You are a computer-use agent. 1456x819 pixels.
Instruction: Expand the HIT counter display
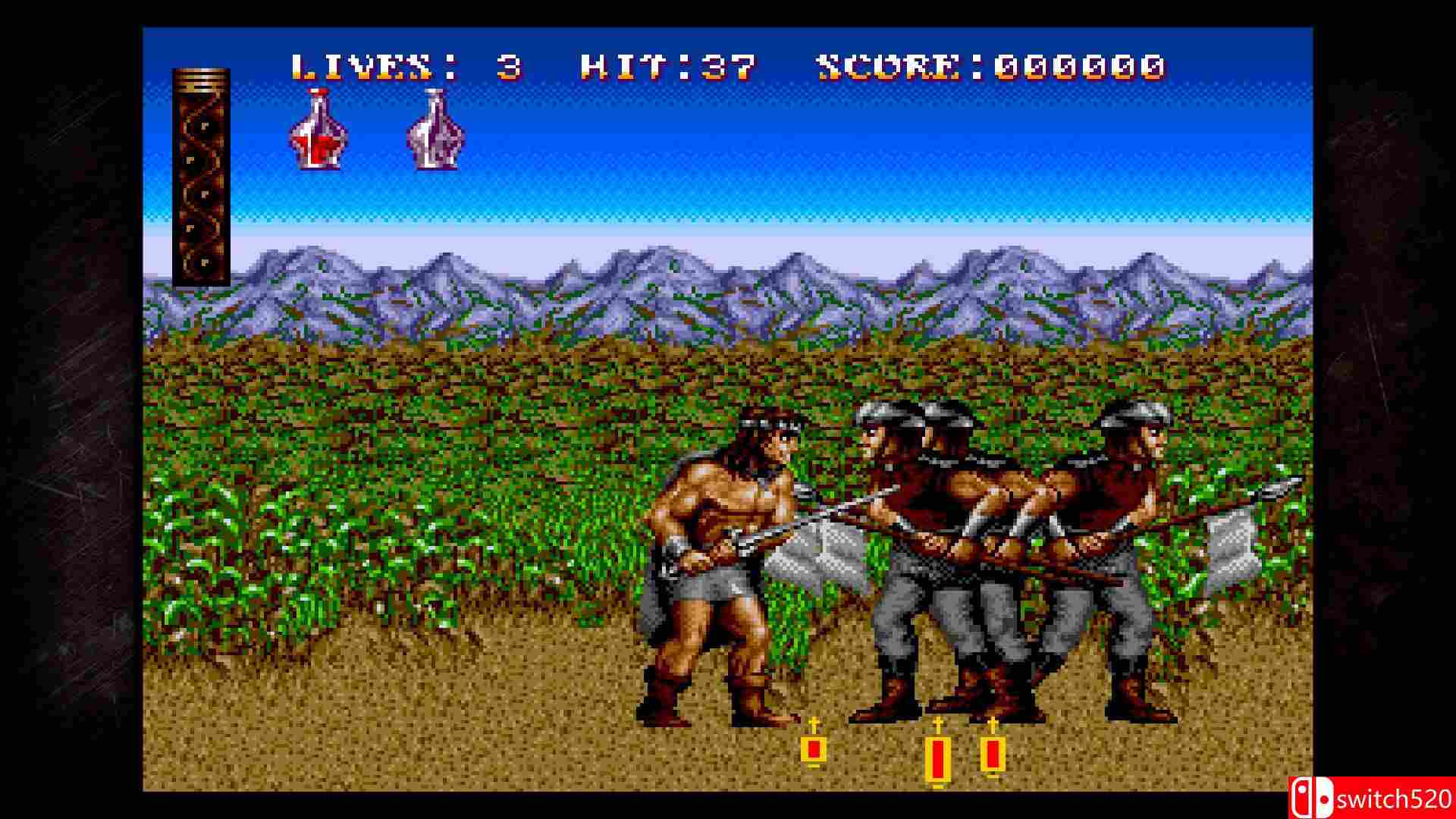[667, 68]
